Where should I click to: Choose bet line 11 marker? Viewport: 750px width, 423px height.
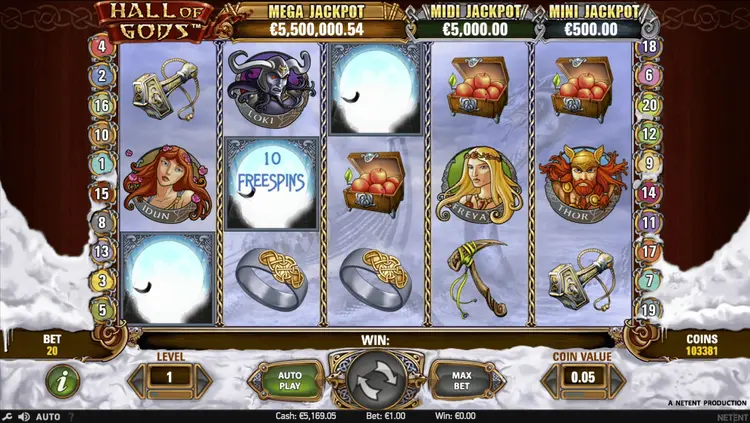[650, 222]
